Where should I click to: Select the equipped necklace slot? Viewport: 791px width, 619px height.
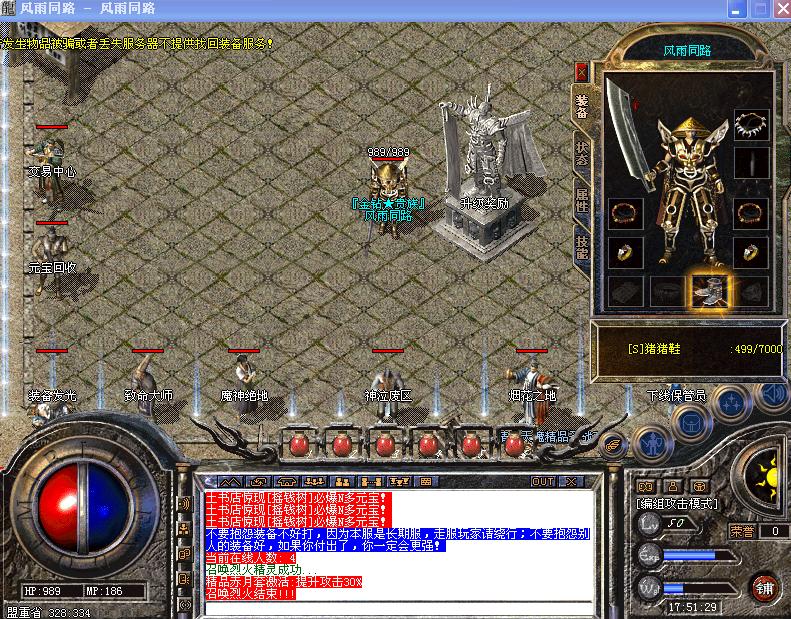click(751, 125)
